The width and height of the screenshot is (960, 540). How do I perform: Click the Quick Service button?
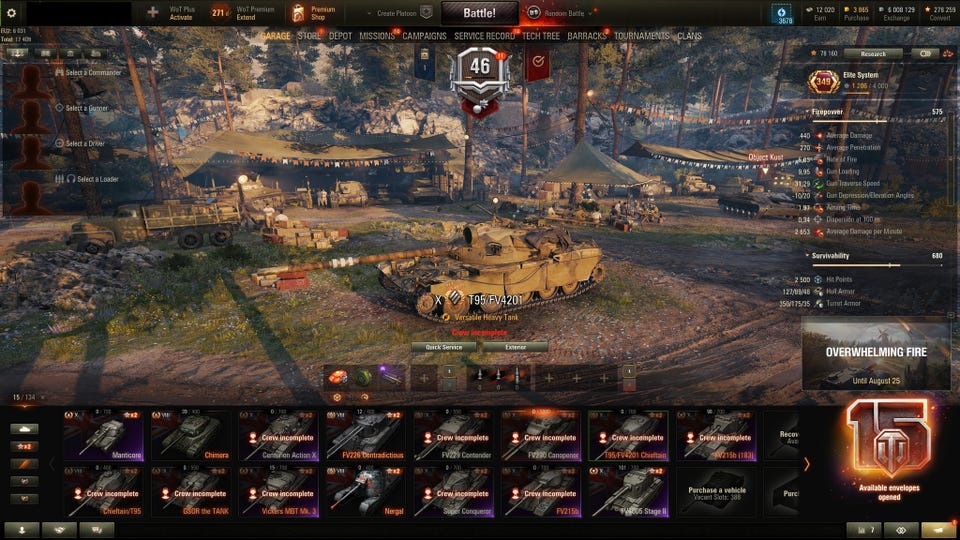(443, 347)
